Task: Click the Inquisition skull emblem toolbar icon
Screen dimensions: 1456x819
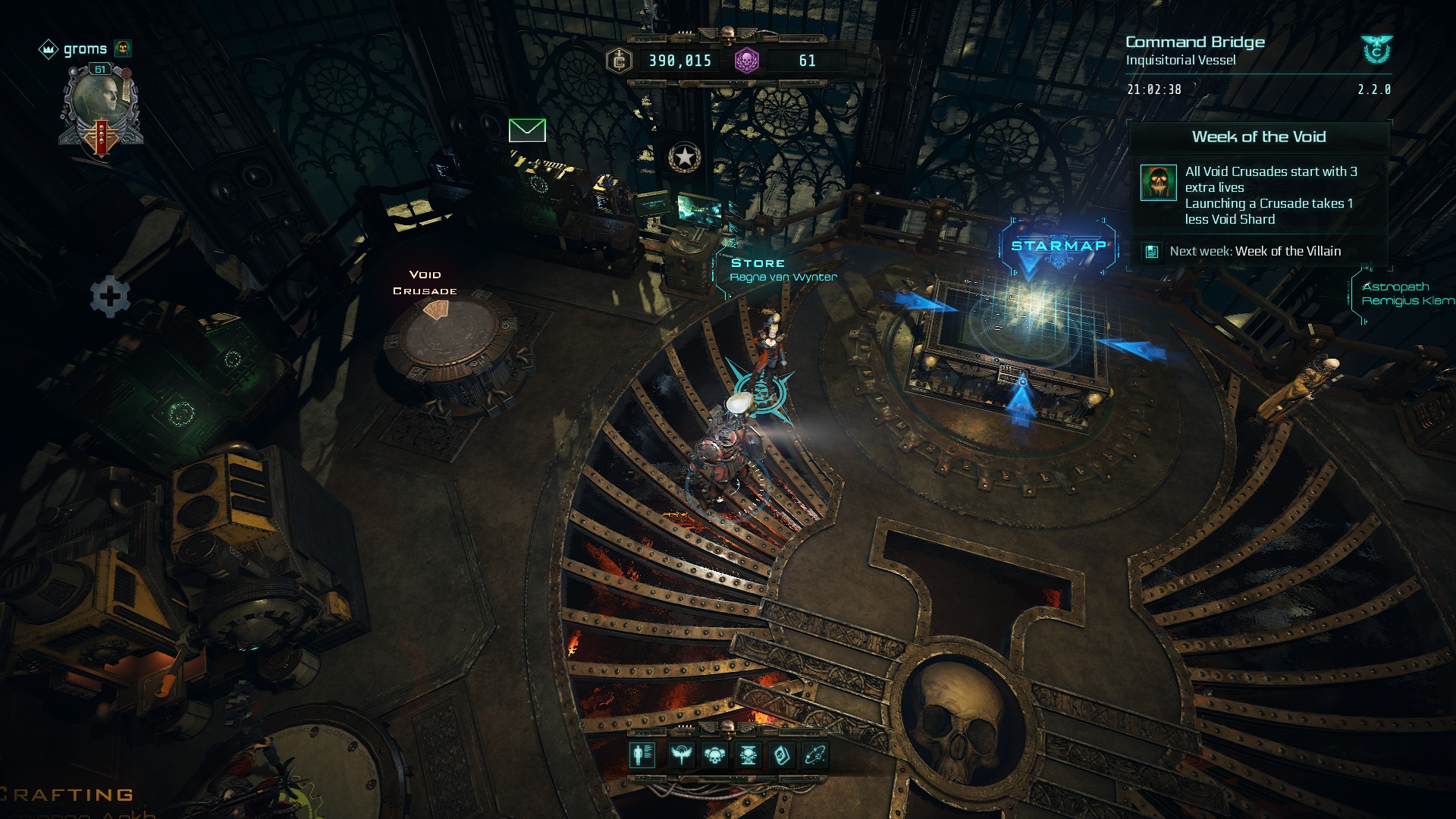Action: 748,755
